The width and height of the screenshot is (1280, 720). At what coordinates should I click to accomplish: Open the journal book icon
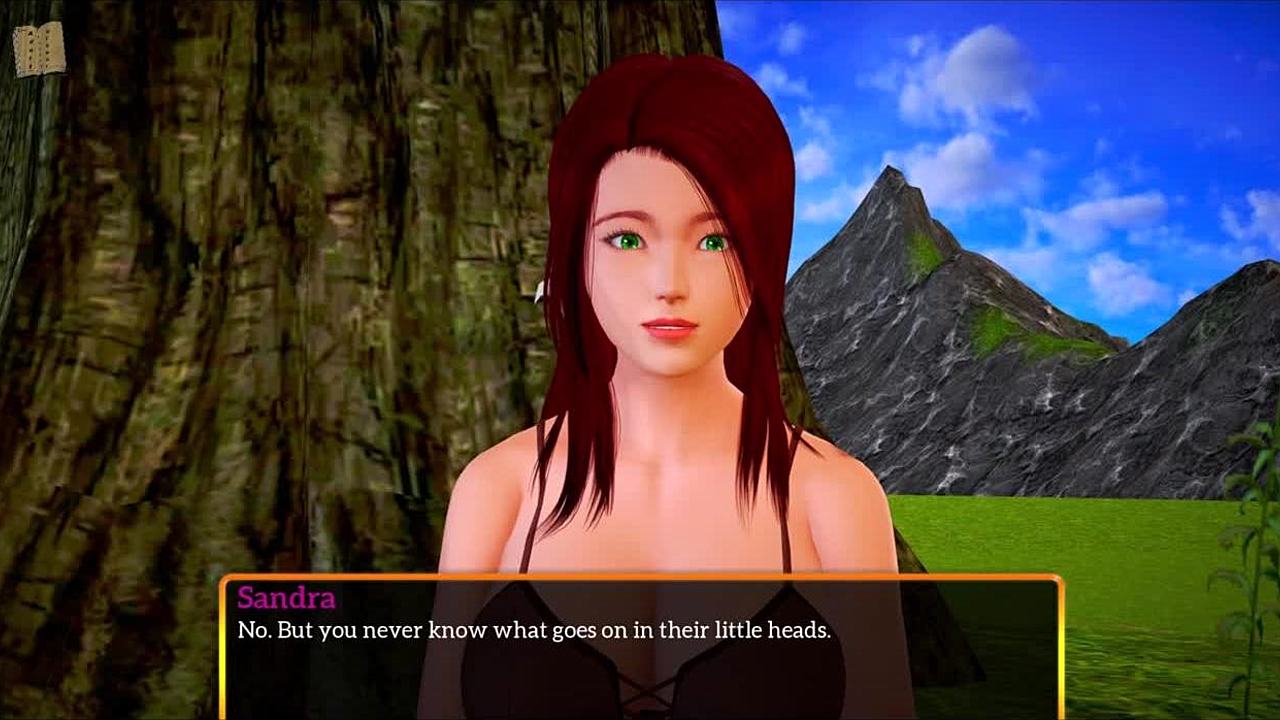coord(39,49)
